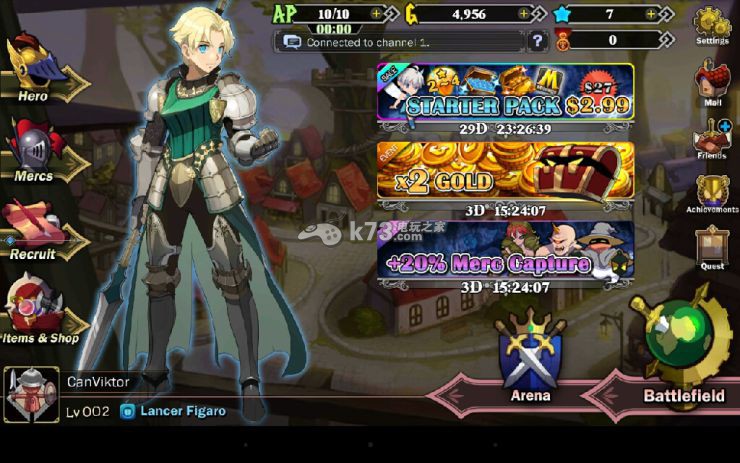This screenshot has width=740, height=463.
Task: Select the Starter Pack $2.99 banner
Action: click(505, 93)
